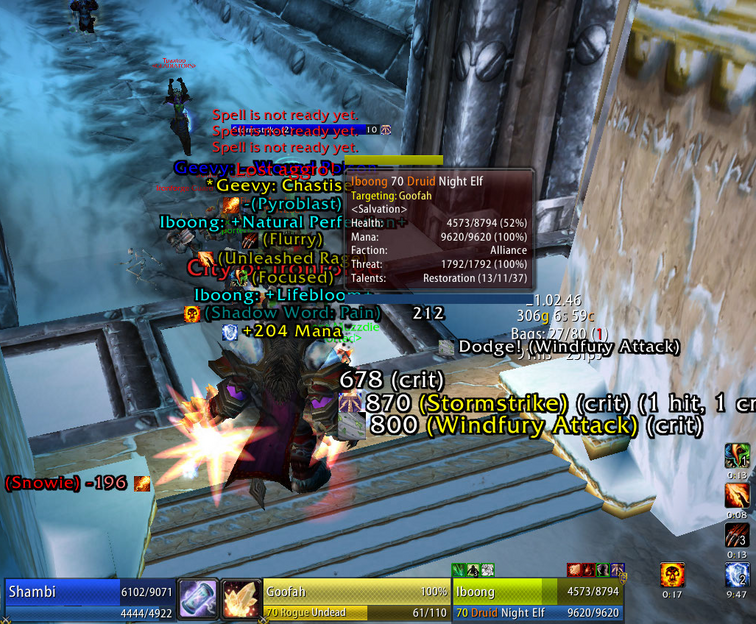
Task: Click the green and orange buff icon
Action: [737, 455]
